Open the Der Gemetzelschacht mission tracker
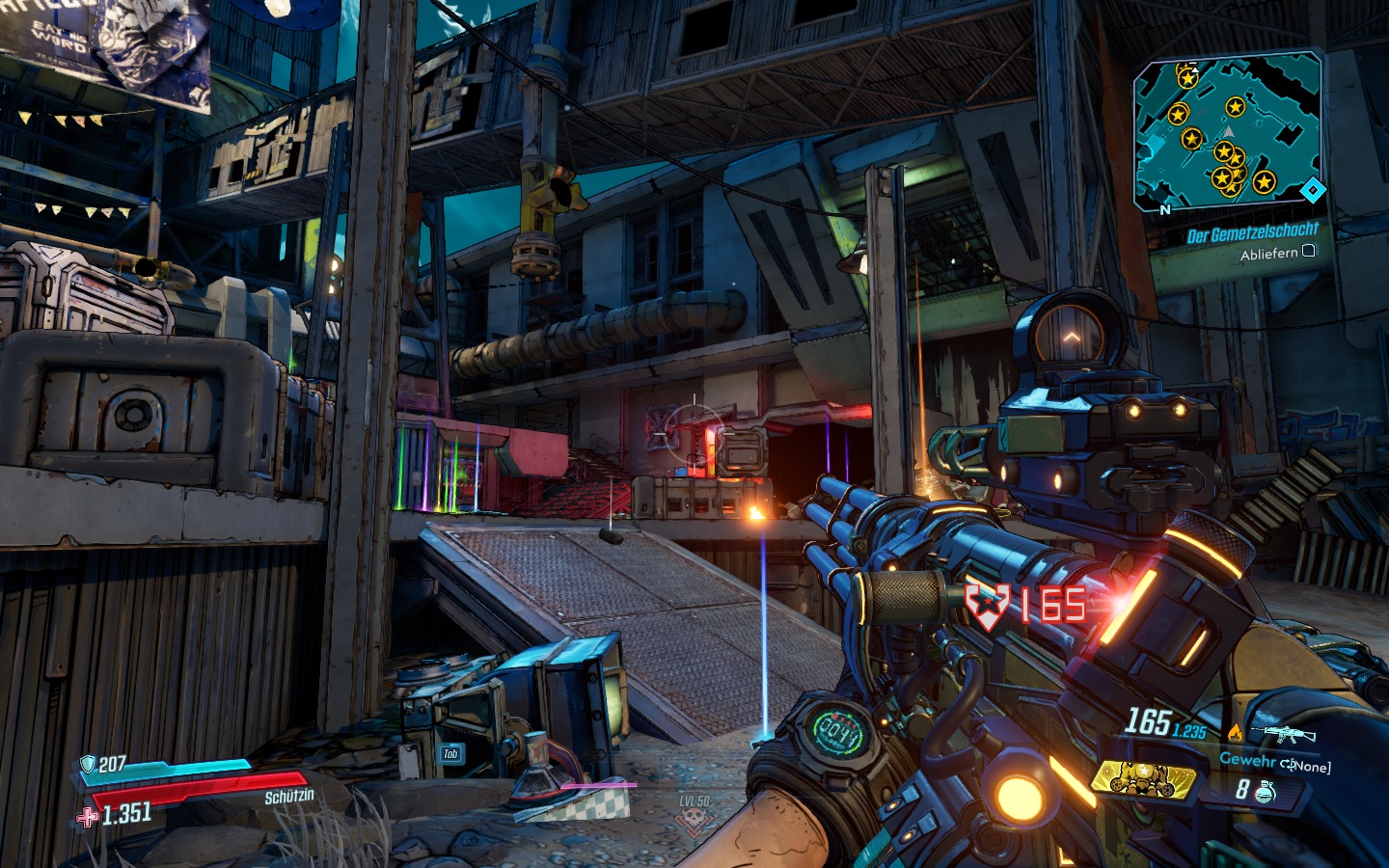 1252,232
